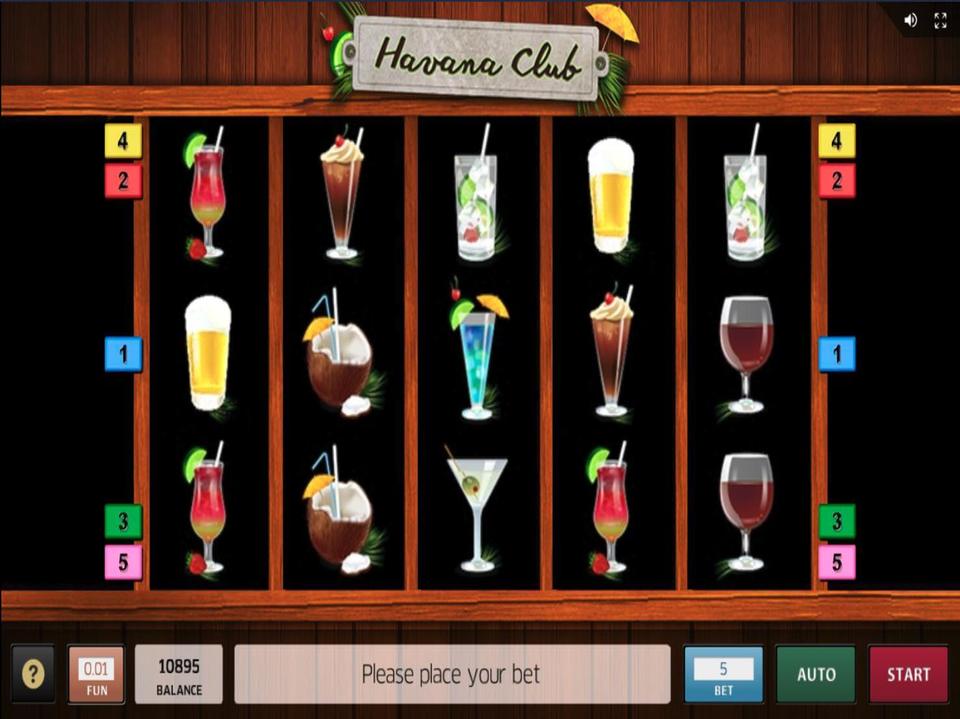Adjust the 0.01 FUN coin value
Viewport: 960px width, 719px height.
[96, 674]
